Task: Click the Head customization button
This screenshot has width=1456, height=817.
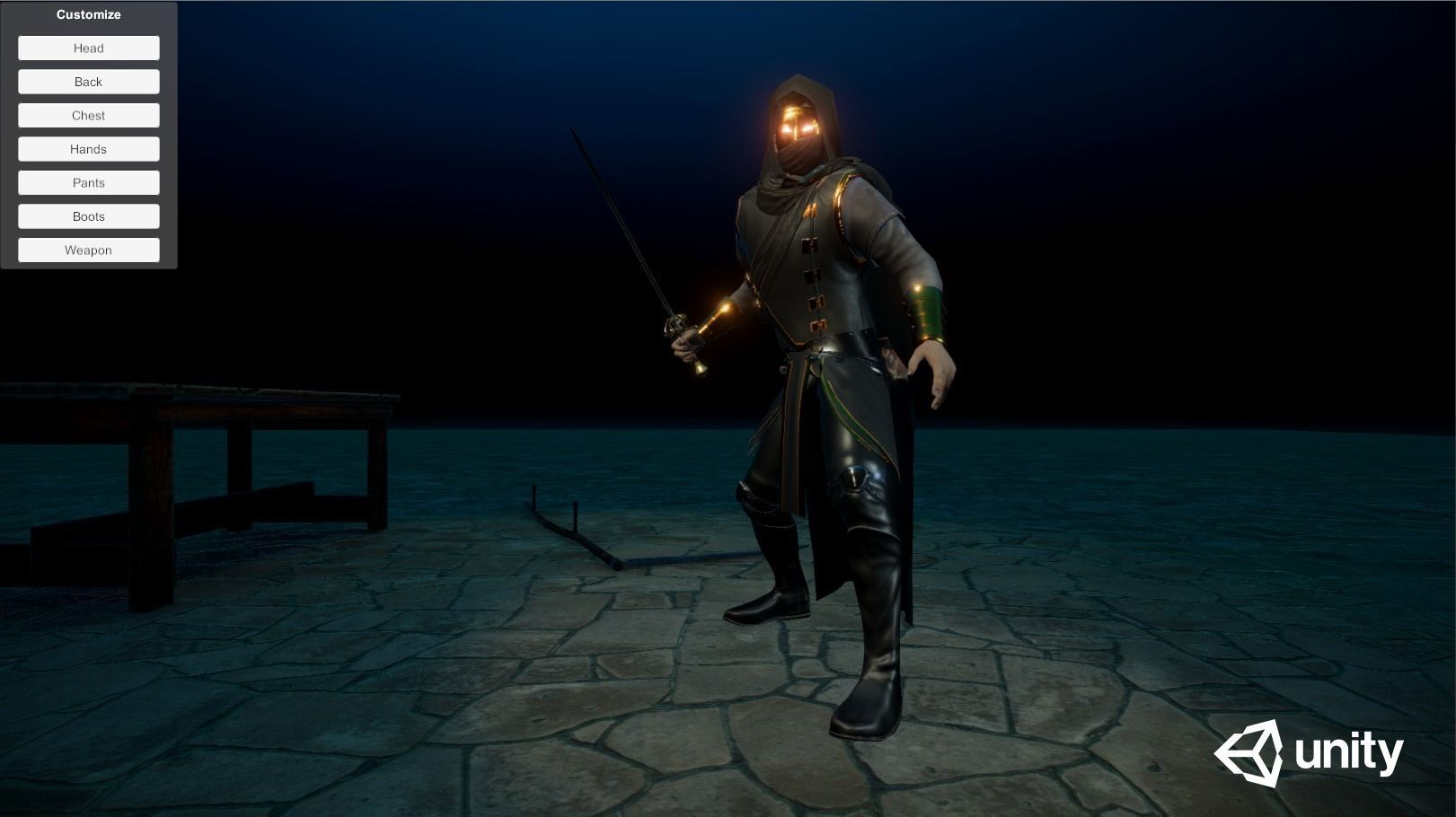Action: click(x=88, y=48)
